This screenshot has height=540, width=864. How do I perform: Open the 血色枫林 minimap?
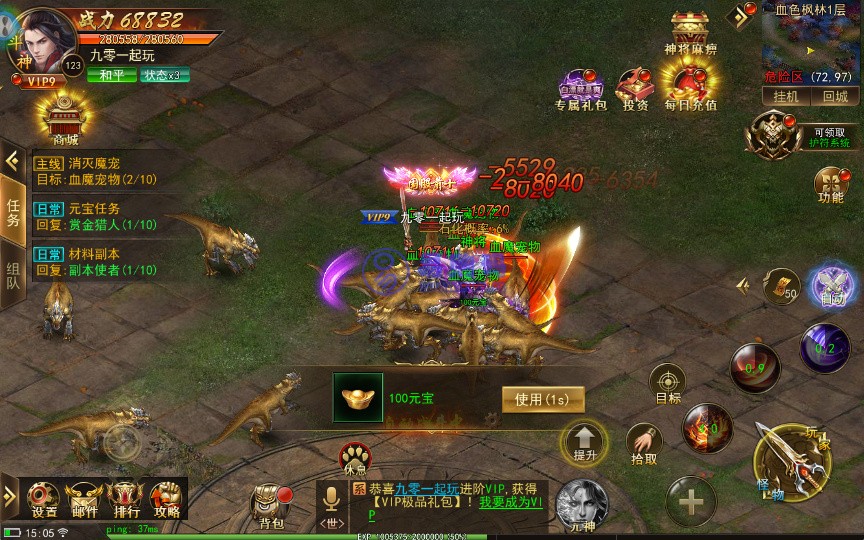coord(810,45)
